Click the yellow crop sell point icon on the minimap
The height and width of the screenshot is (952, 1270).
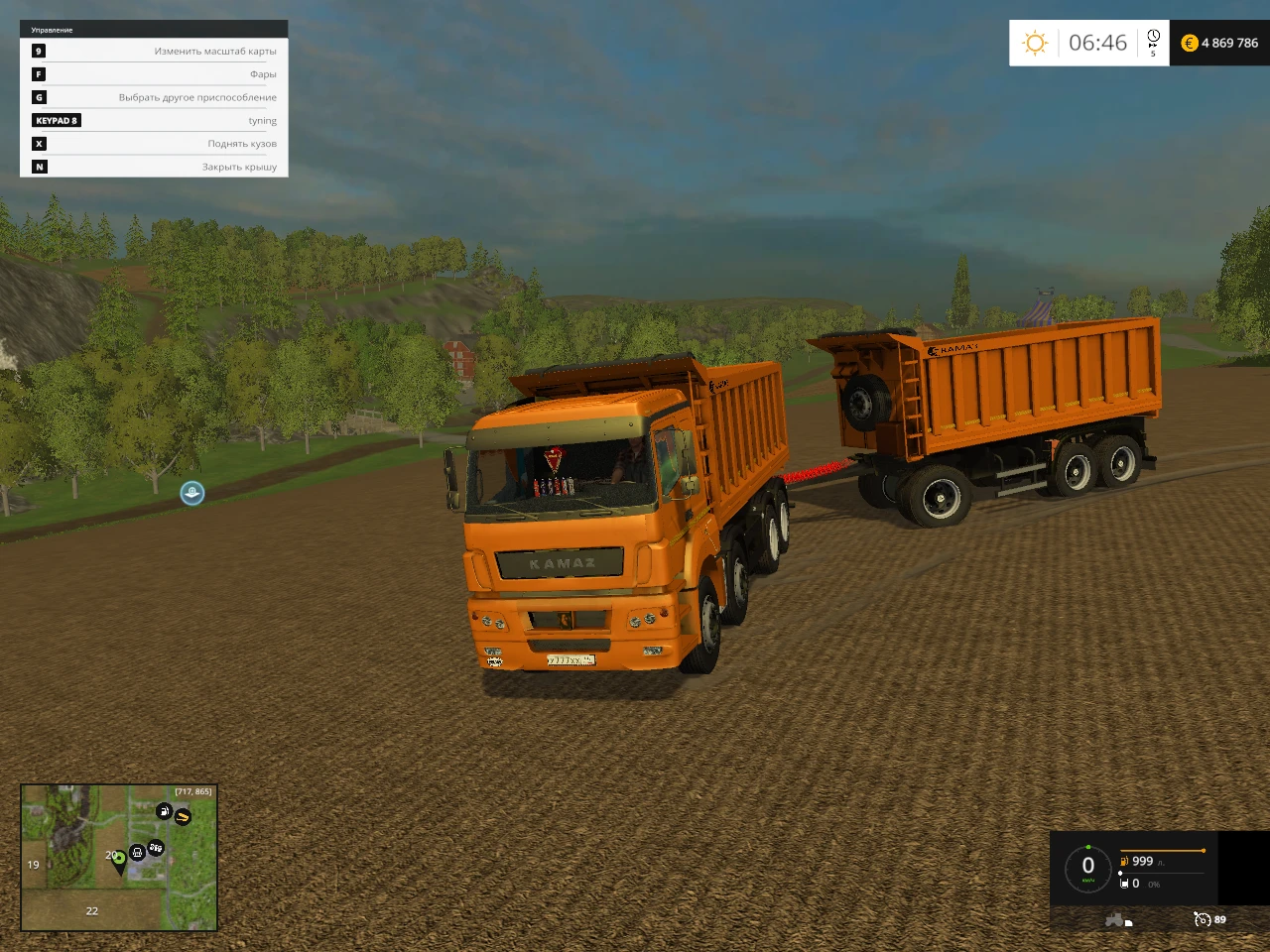click(x=183, y=817)
